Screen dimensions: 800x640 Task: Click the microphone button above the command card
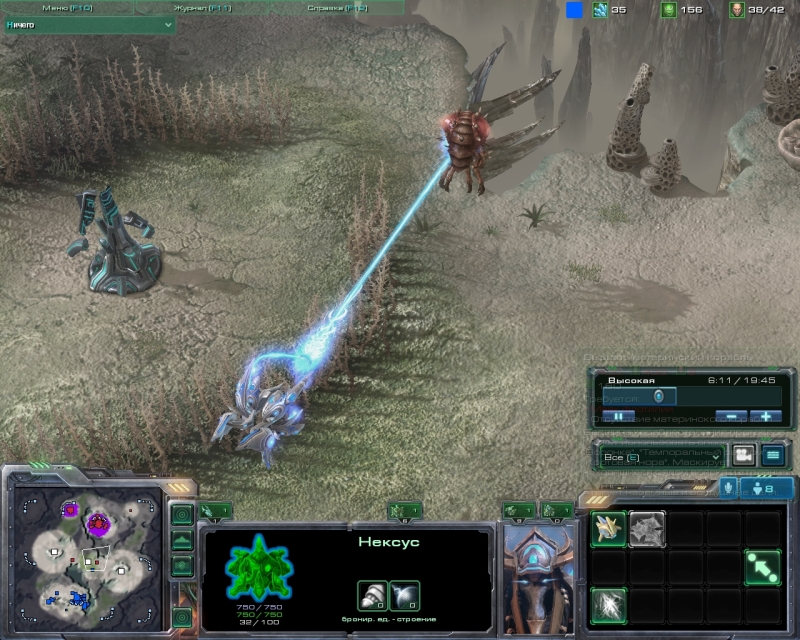[727, 487]
